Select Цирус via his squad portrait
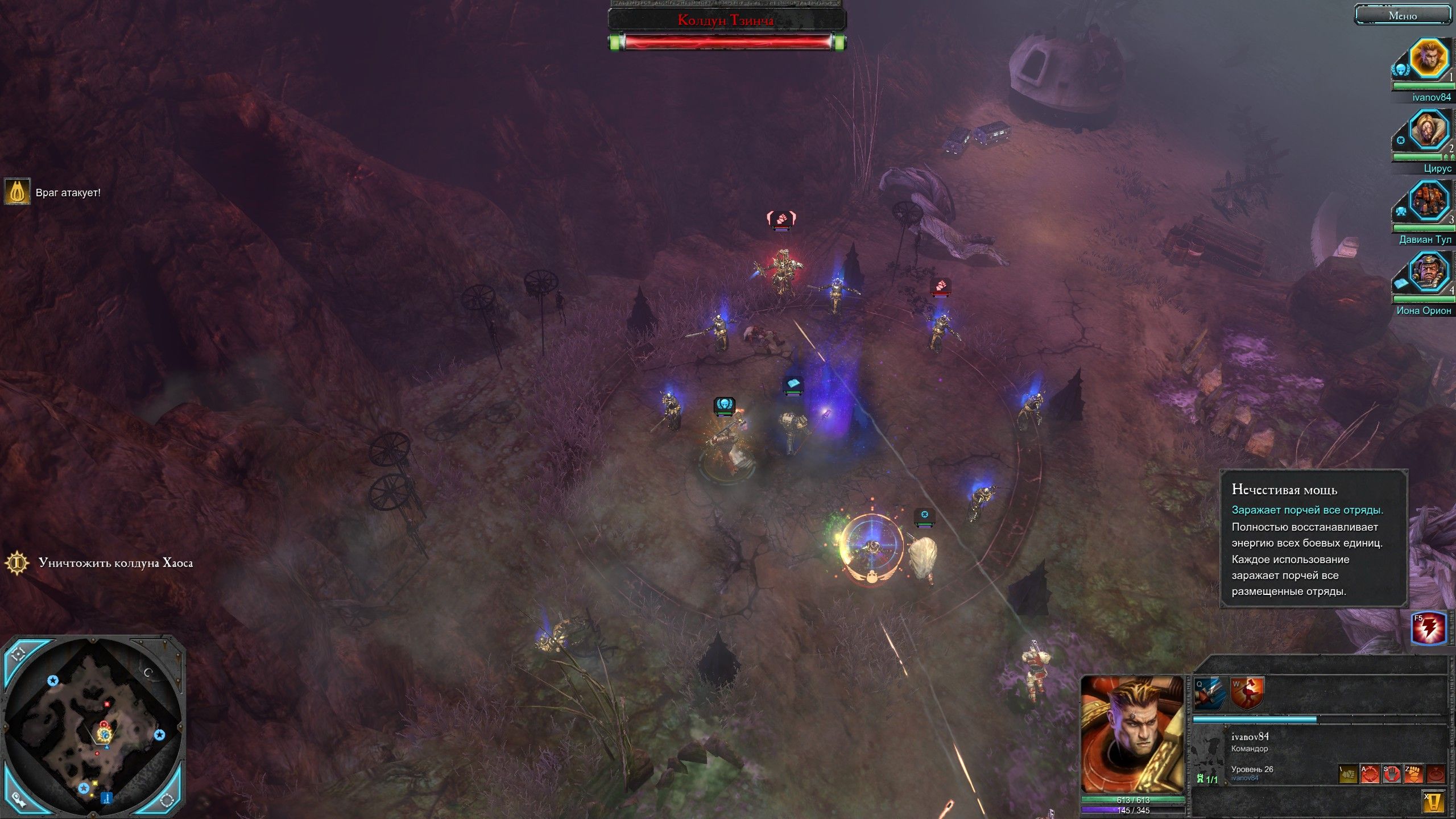Image resolution: width=1456 pixels, height=819 pixels. 1426,129
